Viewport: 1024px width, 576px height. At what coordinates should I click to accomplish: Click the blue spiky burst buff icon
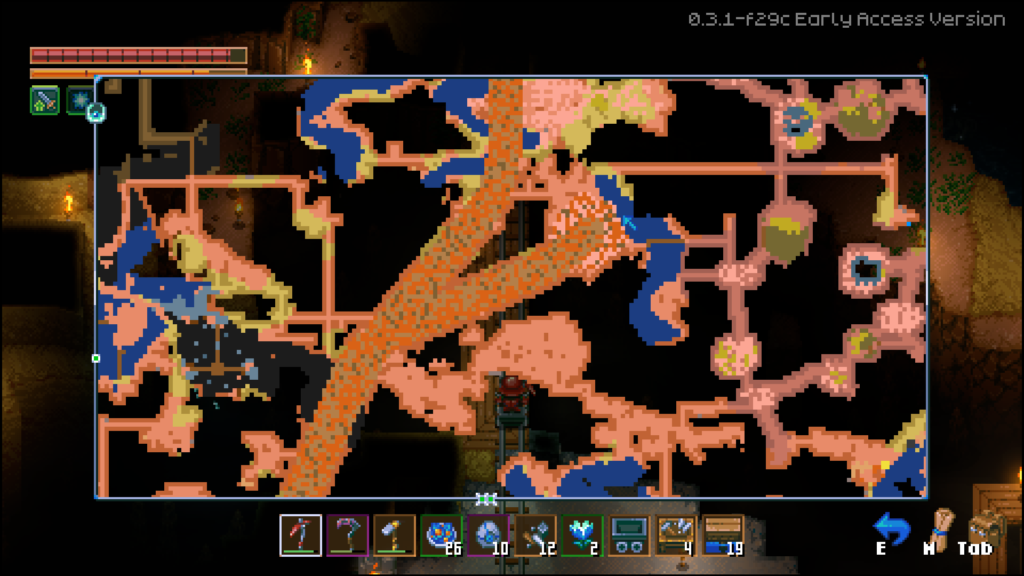click(x=78, y=100)
